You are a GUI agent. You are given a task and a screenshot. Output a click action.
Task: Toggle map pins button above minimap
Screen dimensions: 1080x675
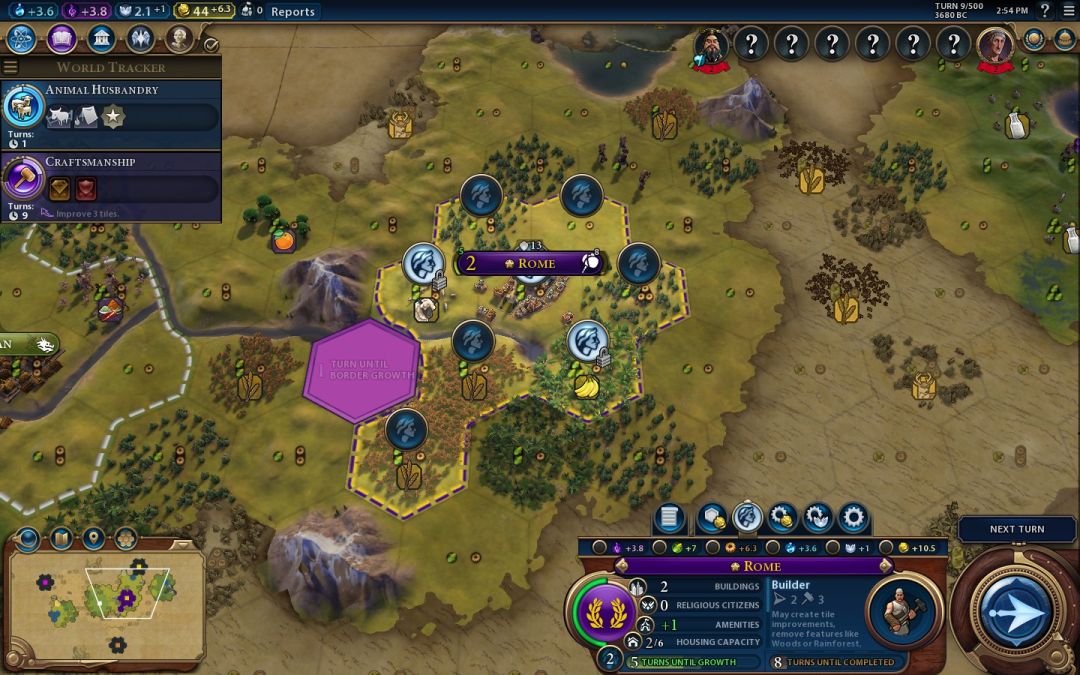tap(93, 539)
